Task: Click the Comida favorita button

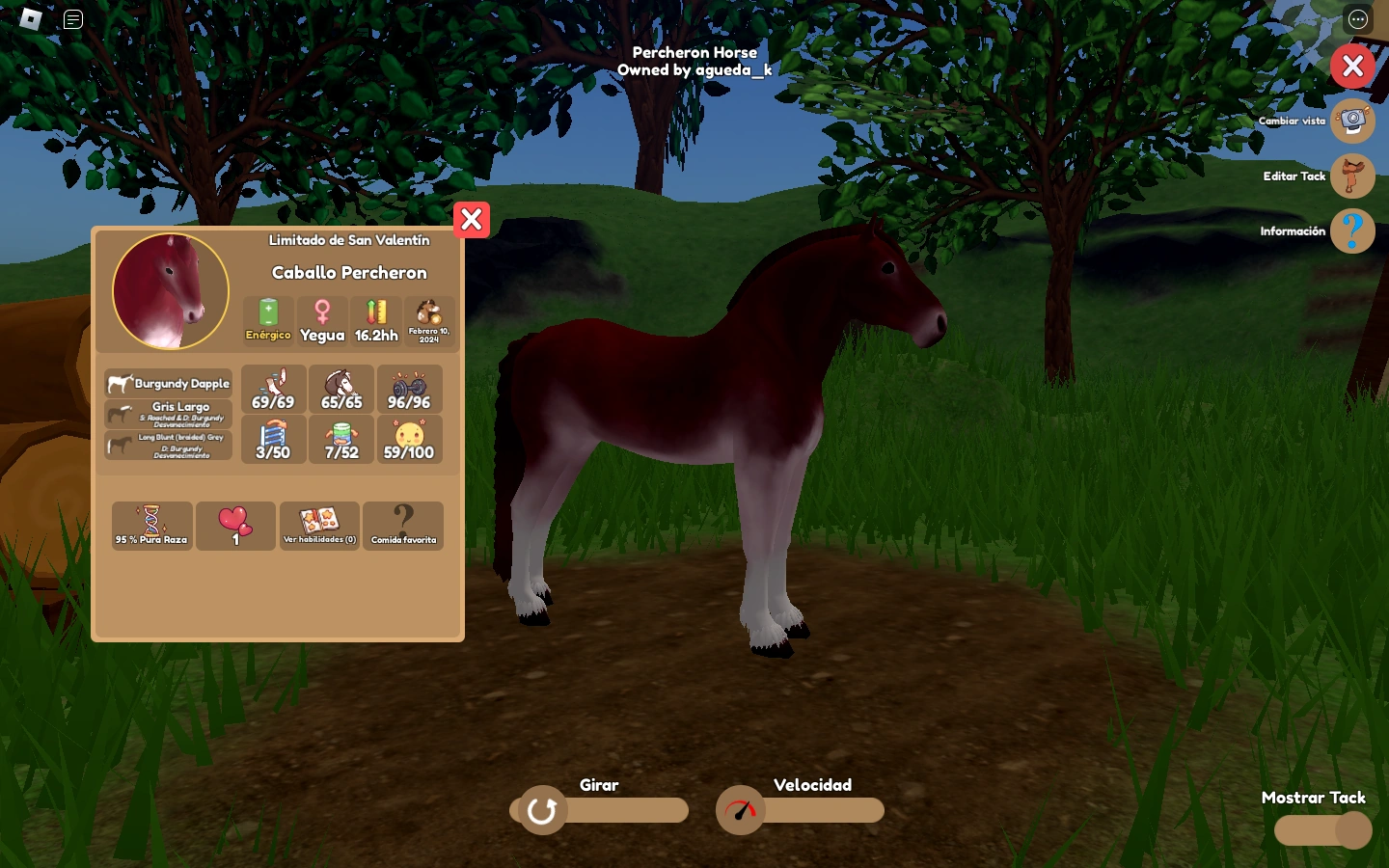Action: point(403,526)
